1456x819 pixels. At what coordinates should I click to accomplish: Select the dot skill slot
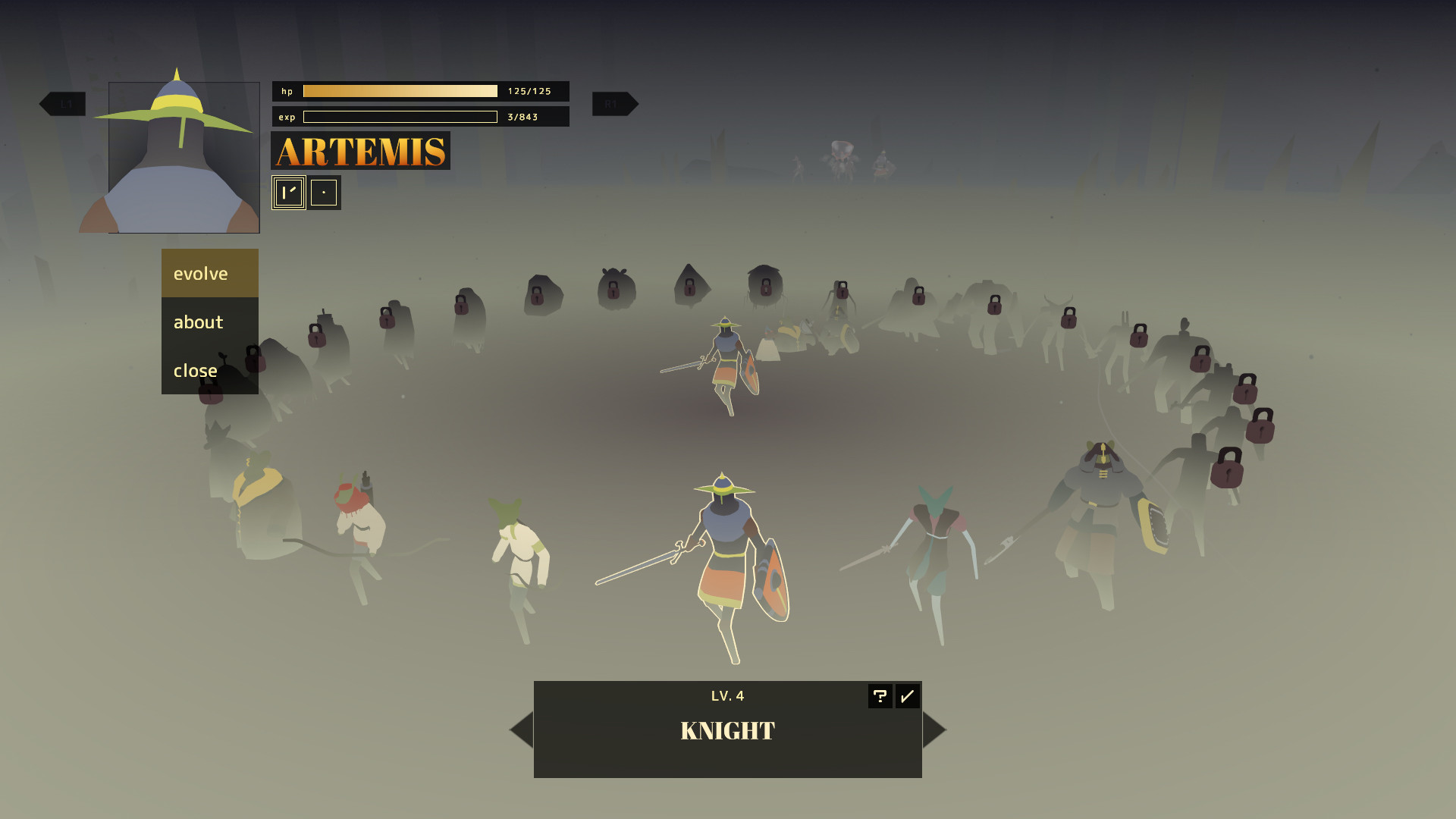coord(324,193)
